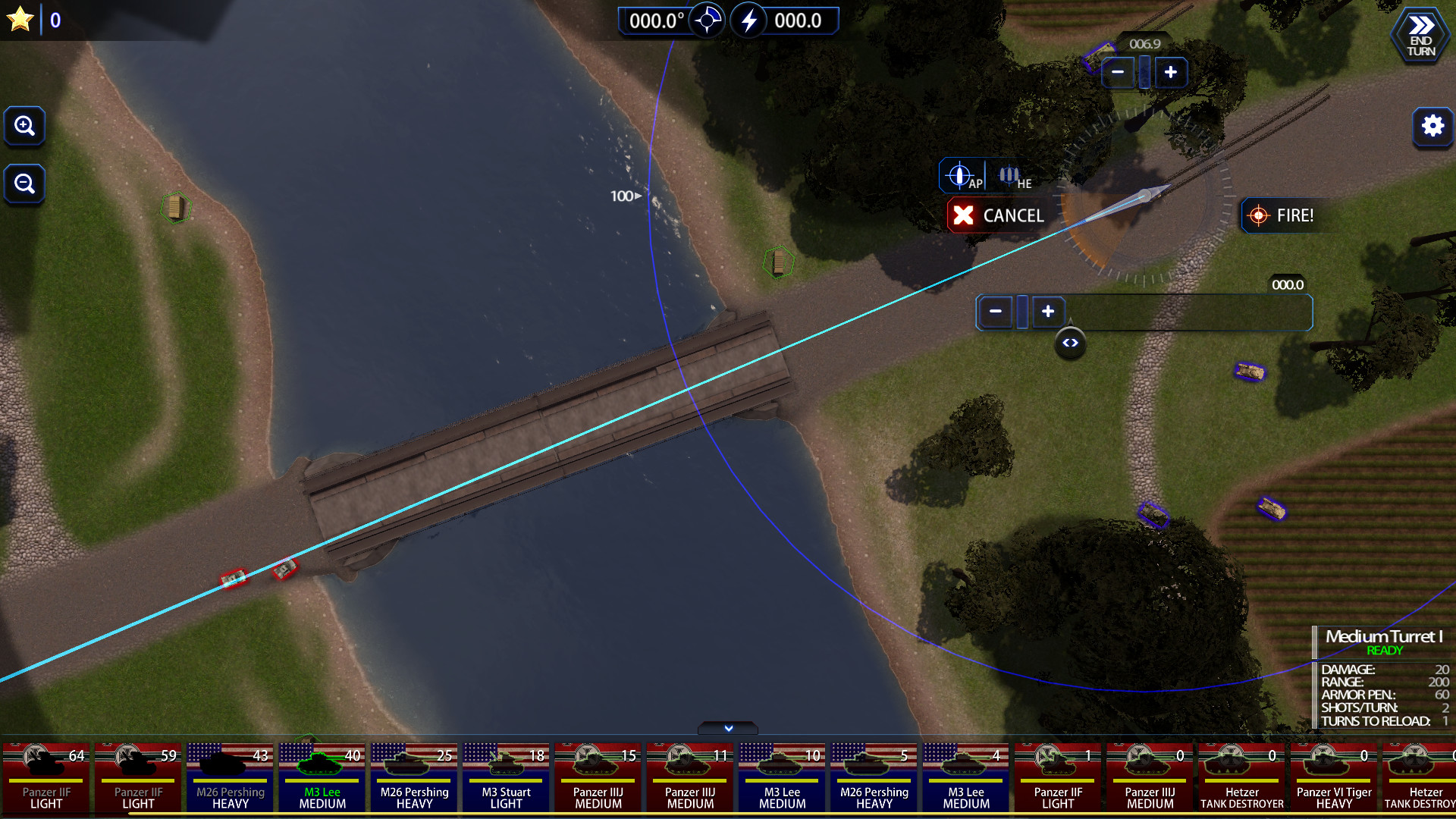Screen dimensions: 1456x819
Task: Click the zoom out magnifier icon
Action: 25,184
